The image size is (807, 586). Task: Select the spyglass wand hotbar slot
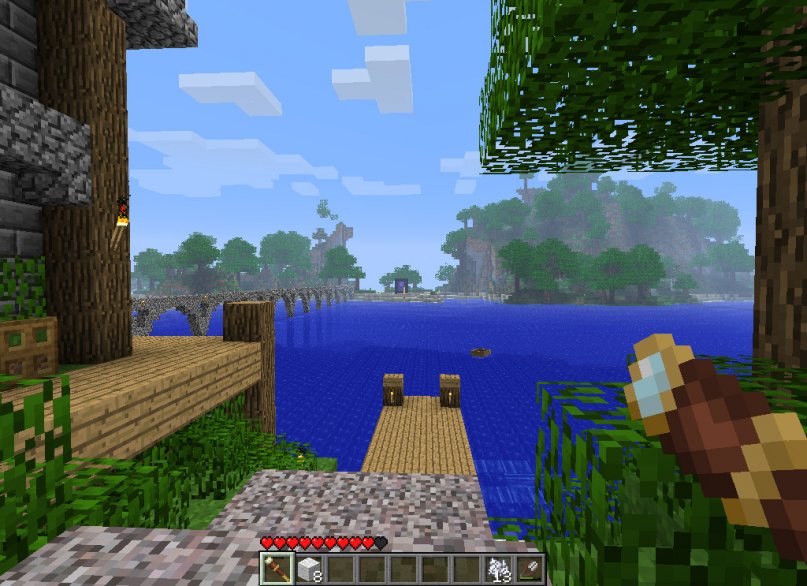point(275,569)
